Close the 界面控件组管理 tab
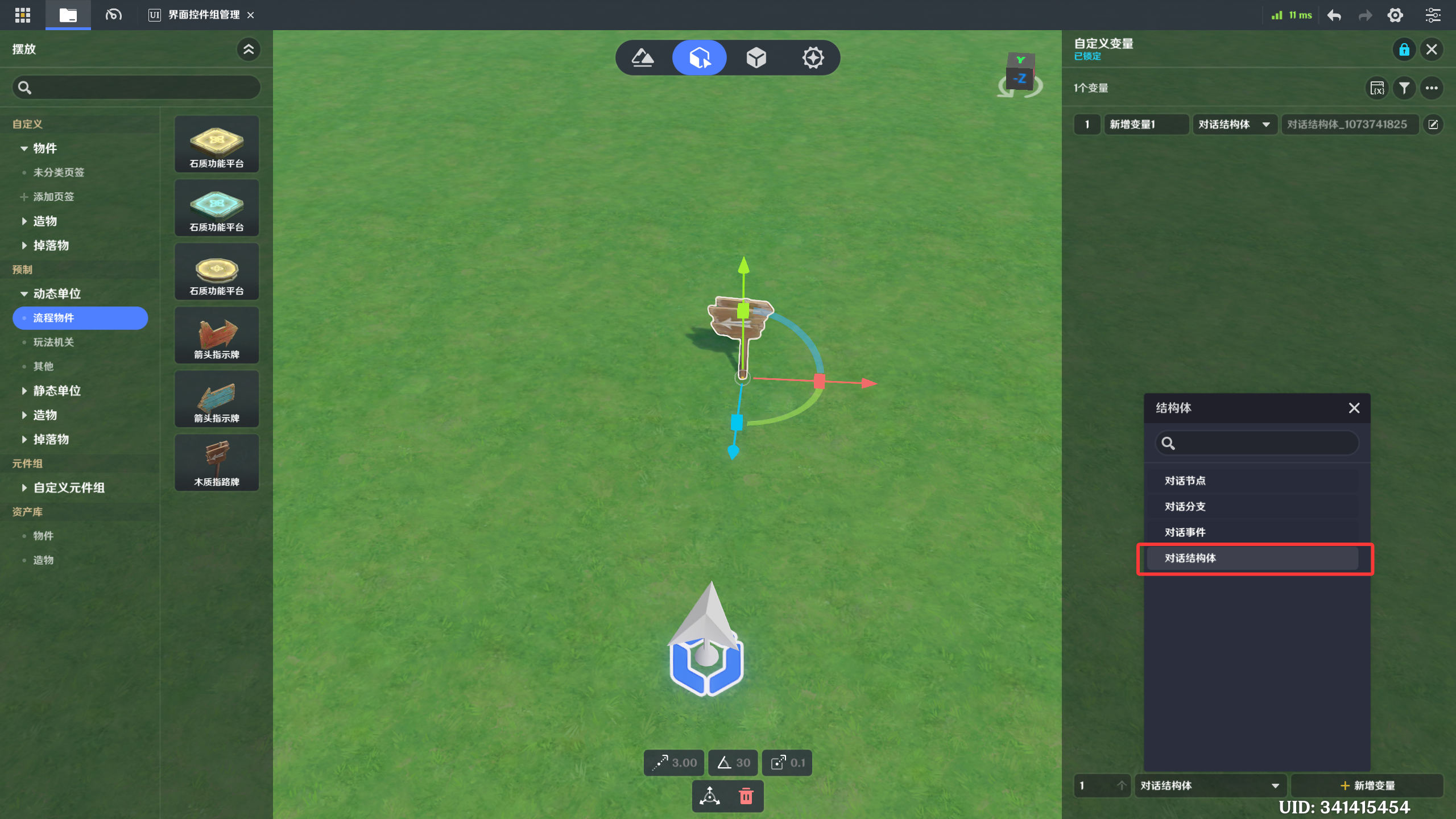This screenshot has width=1456, height=819. [250, 15]
